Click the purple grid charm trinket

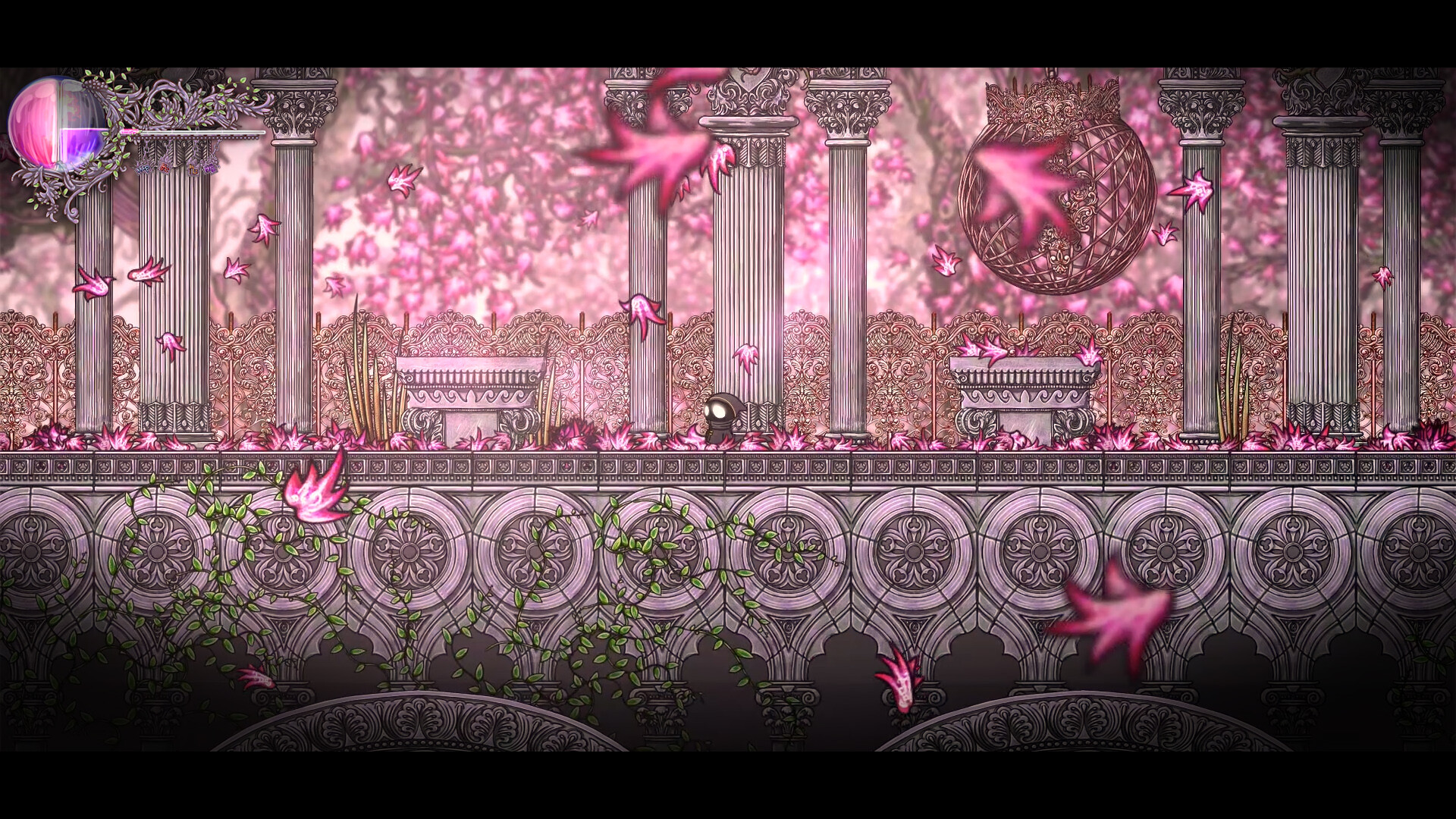pos(209,168)
